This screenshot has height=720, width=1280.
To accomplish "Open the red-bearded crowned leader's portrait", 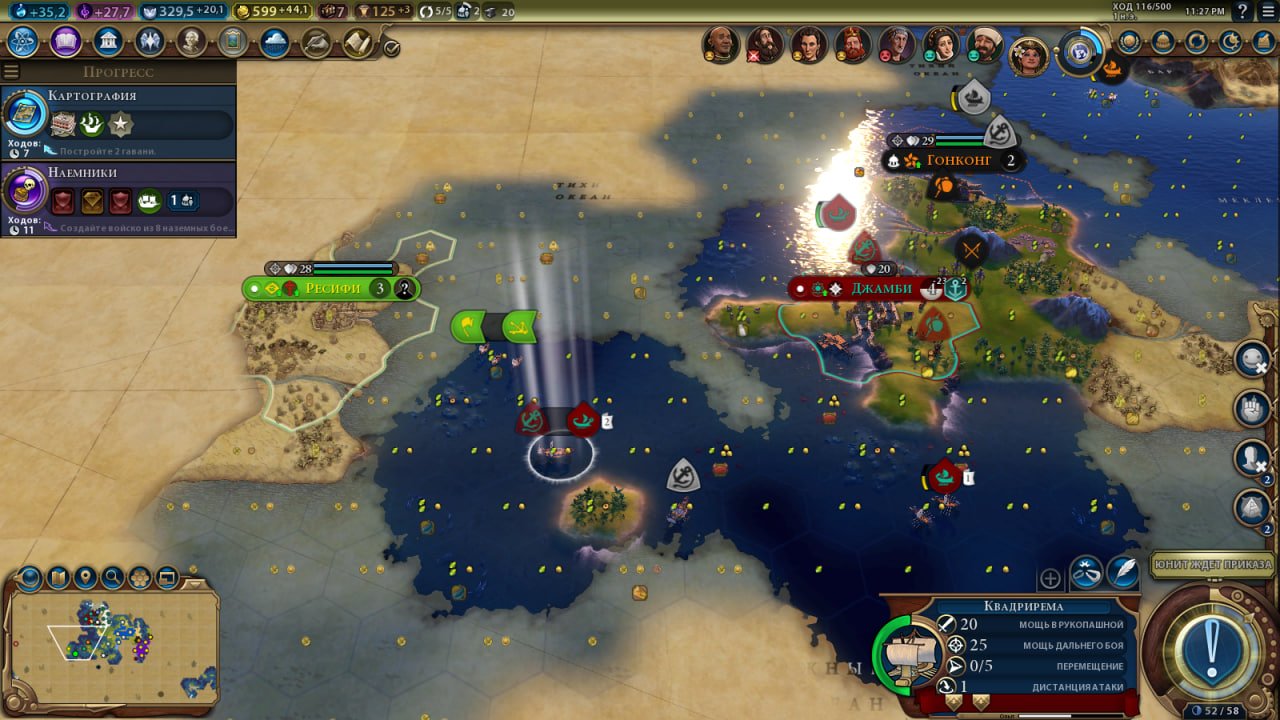I will pos(852,45).
